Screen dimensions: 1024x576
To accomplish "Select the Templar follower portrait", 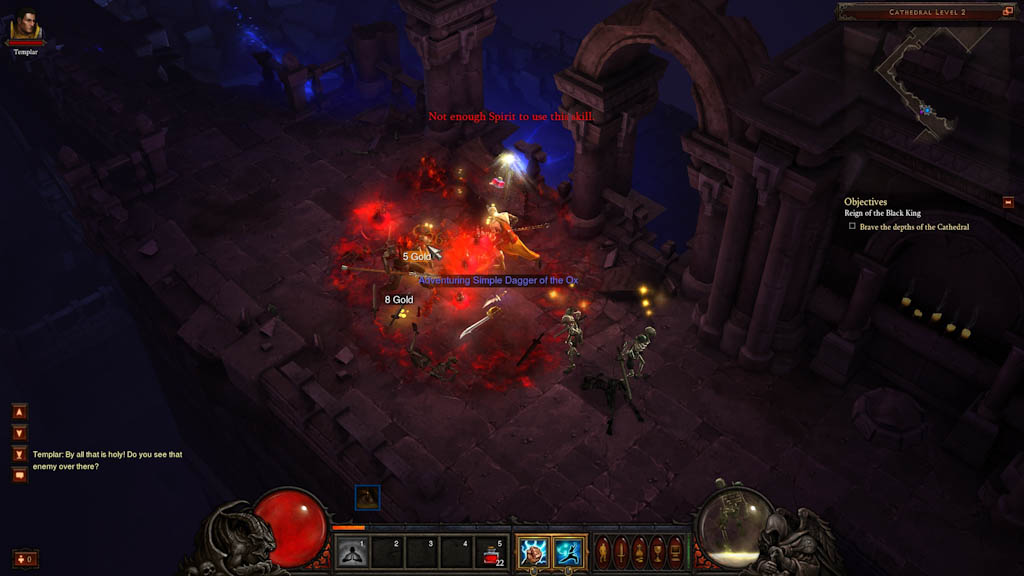I will pyautogui.click(x=26, y=28).
